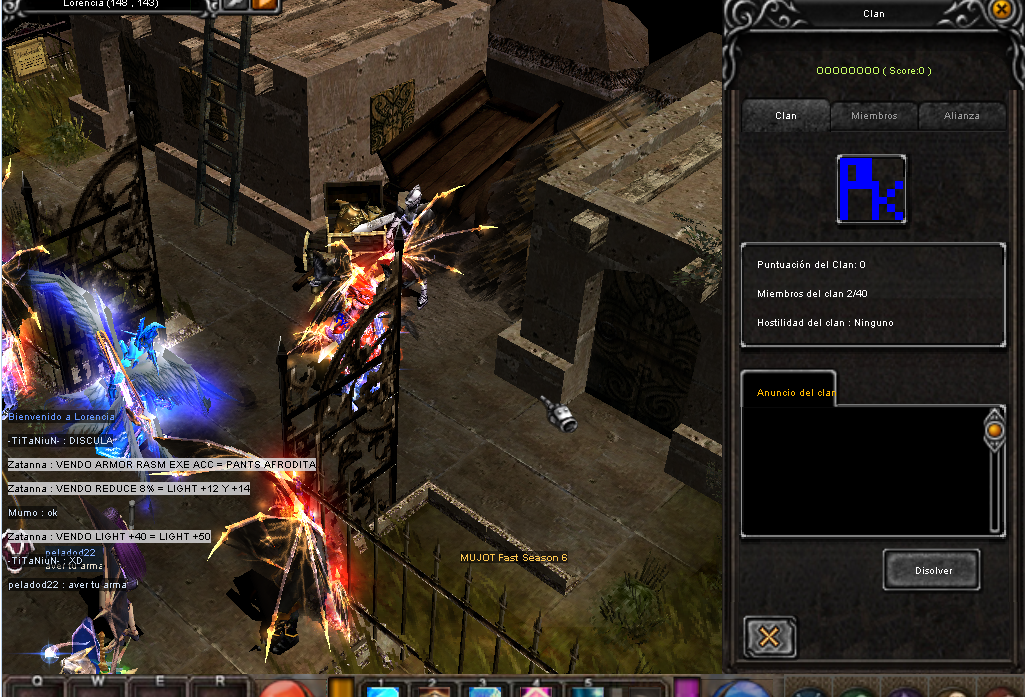This screenshot has width=1025, height=697.
Task: Click the Q hotkey item slot
Action: (35, 689)
